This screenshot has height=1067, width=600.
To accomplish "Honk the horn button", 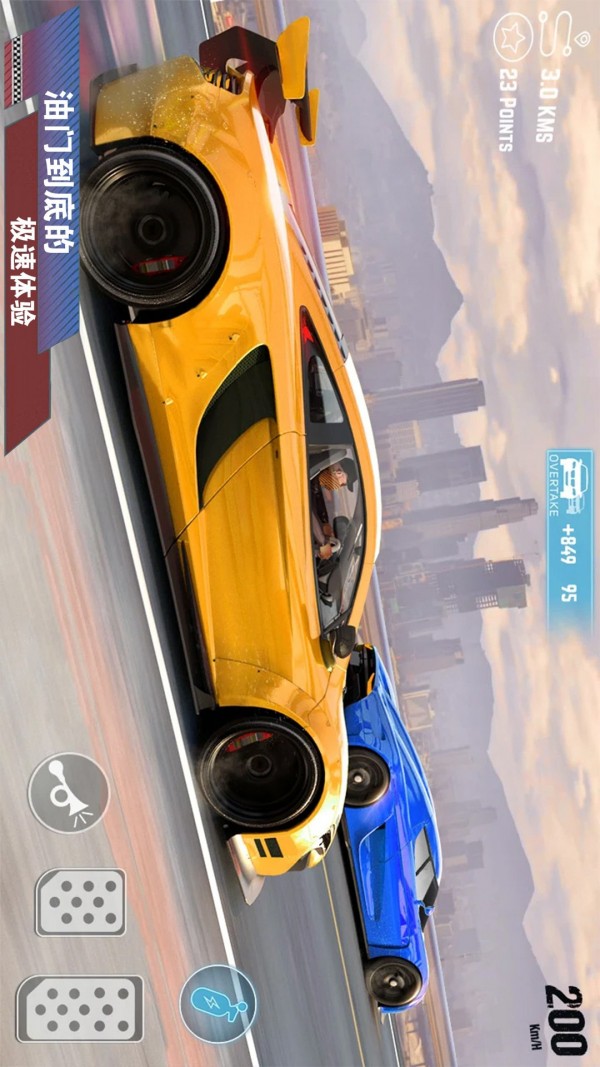I will click(68, 792).
